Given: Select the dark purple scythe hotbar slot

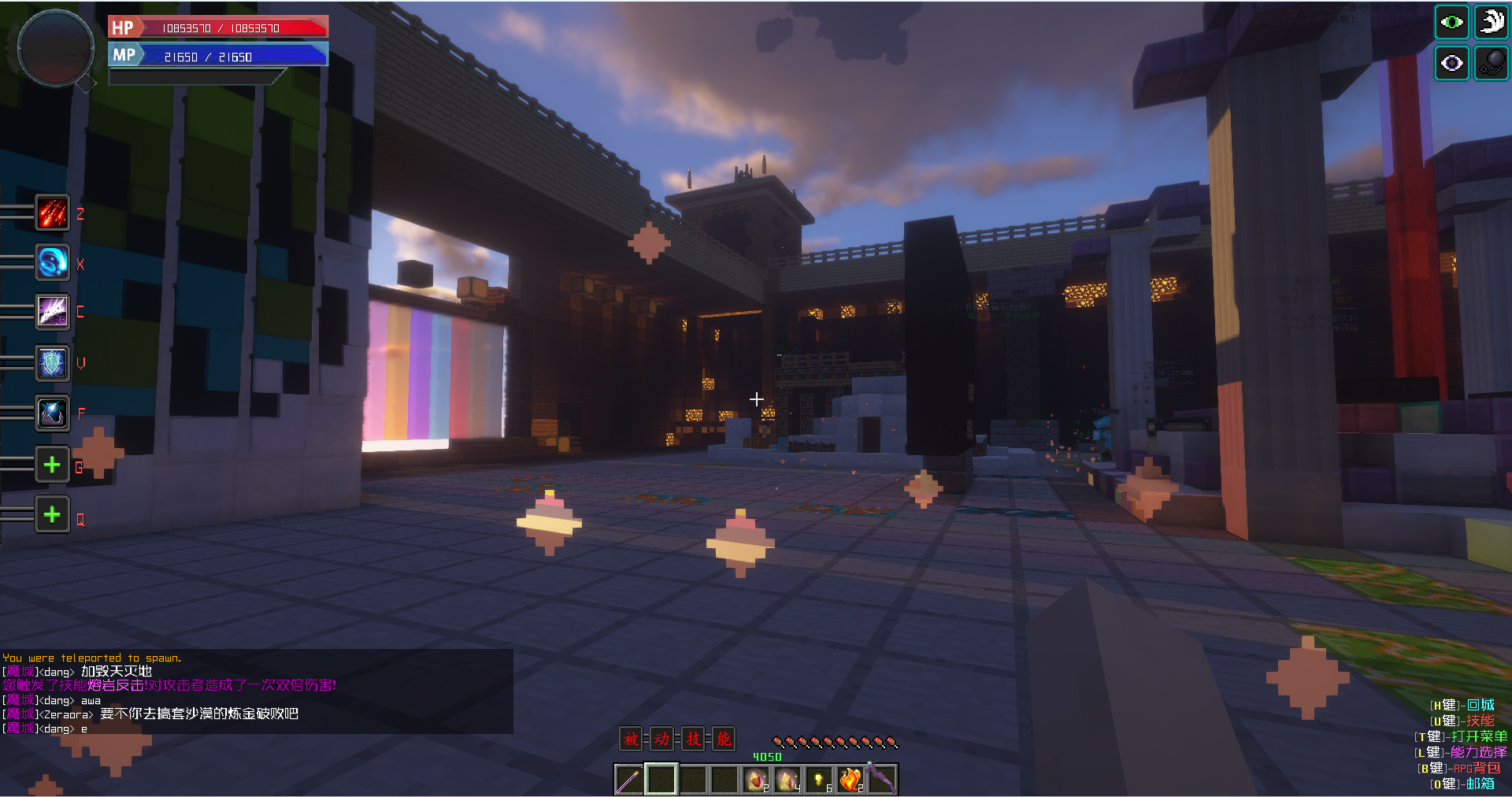Looking at the screenshot, I should [882, 780].
